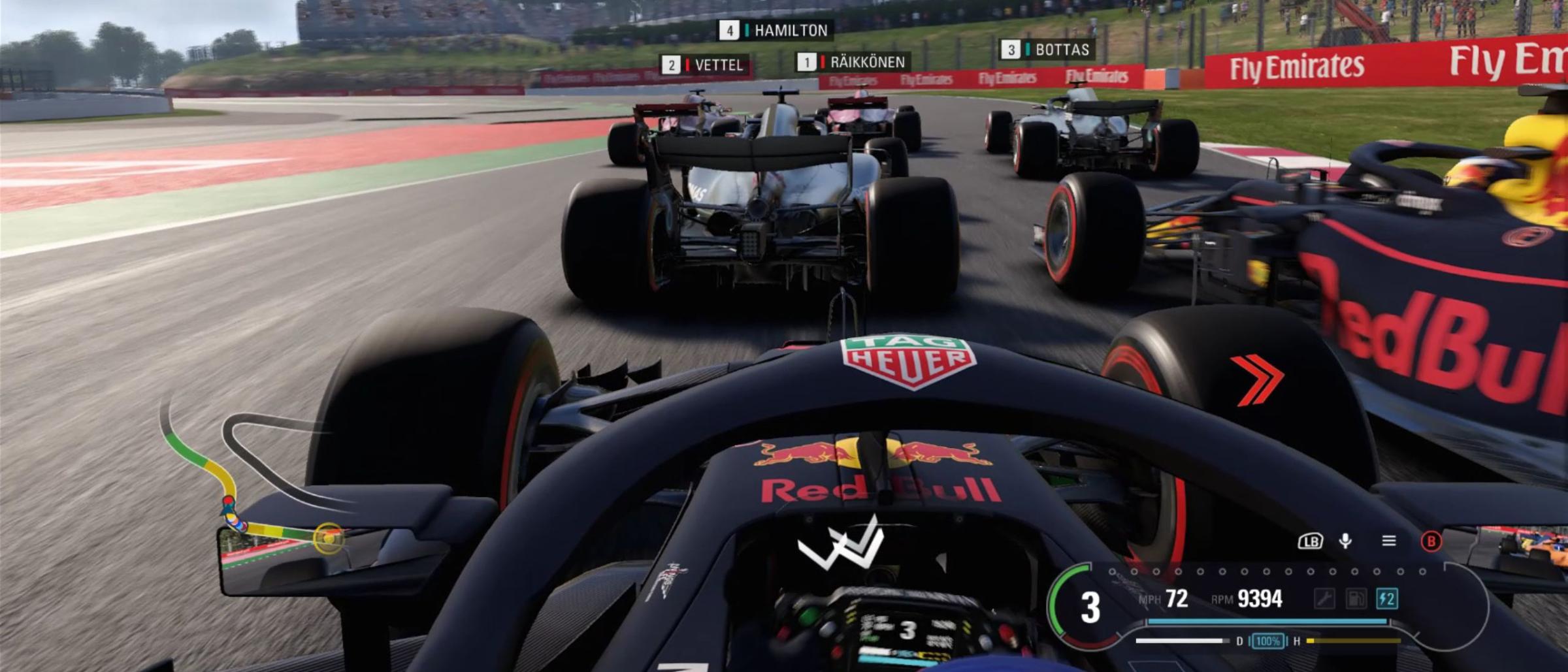Choose the Räikkönen driver name tag

(853, 62)
